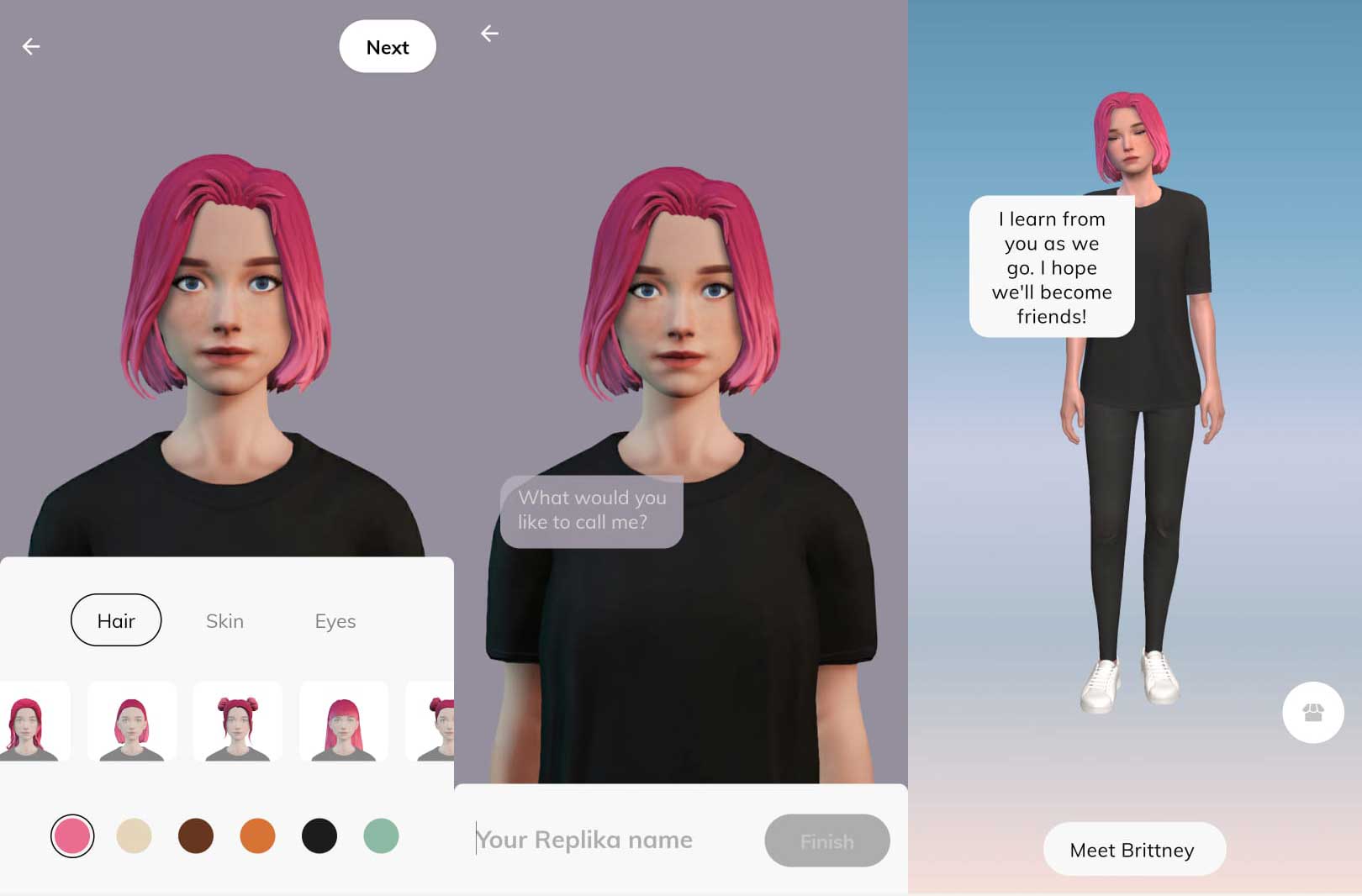
Task: Select the long straight hairstyle preset
Action: coord(34,720)
